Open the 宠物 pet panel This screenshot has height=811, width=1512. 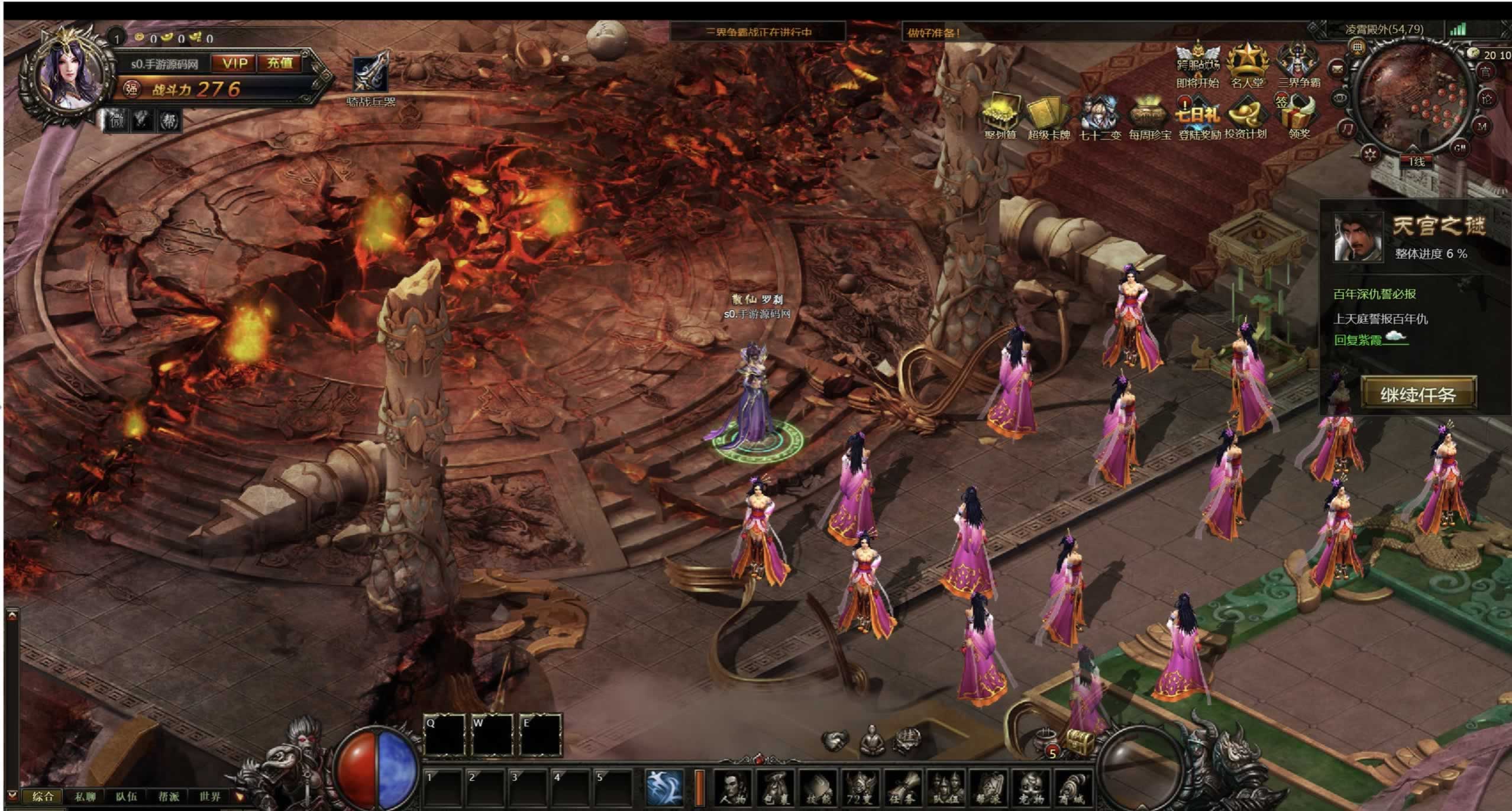[x=1030, y=788]
